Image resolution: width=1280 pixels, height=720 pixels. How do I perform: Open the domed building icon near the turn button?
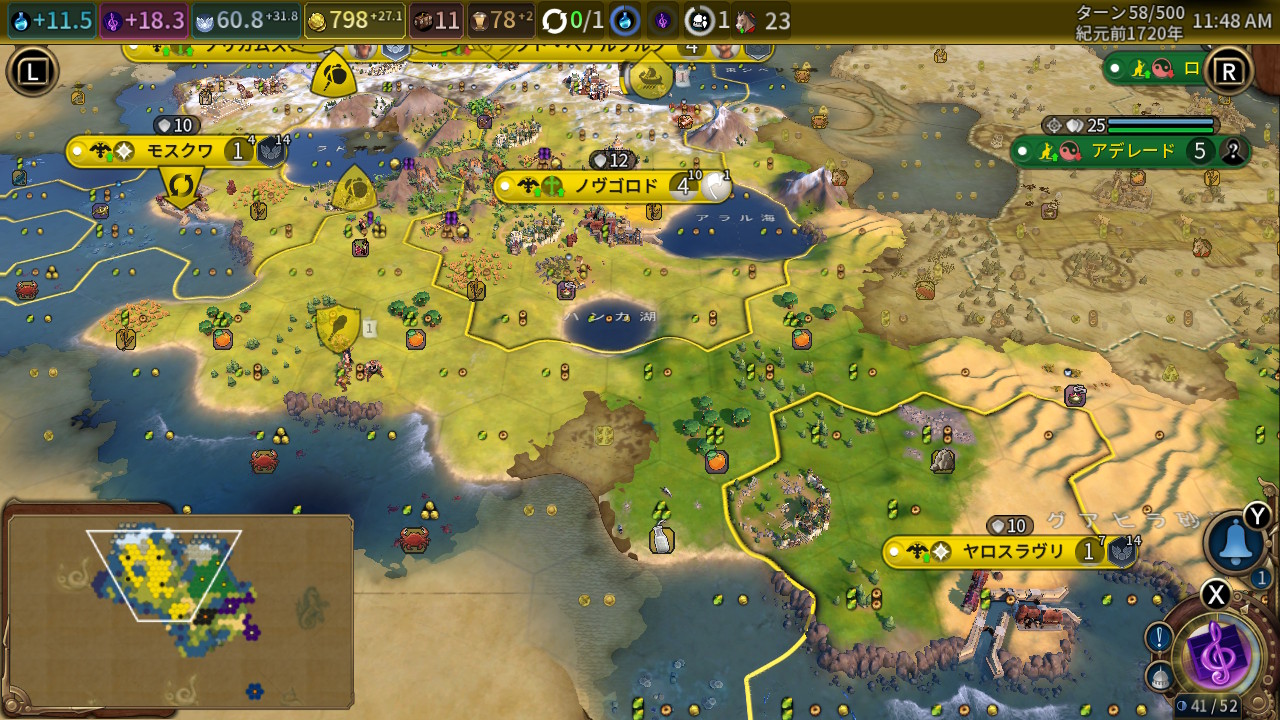1158,677
